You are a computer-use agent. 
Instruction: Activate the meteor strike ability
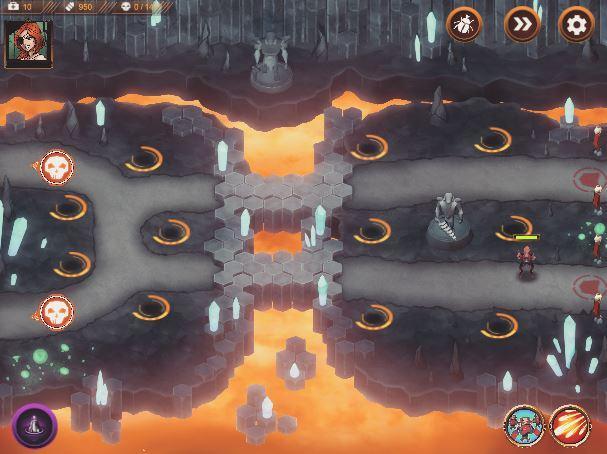coord(570,425)
